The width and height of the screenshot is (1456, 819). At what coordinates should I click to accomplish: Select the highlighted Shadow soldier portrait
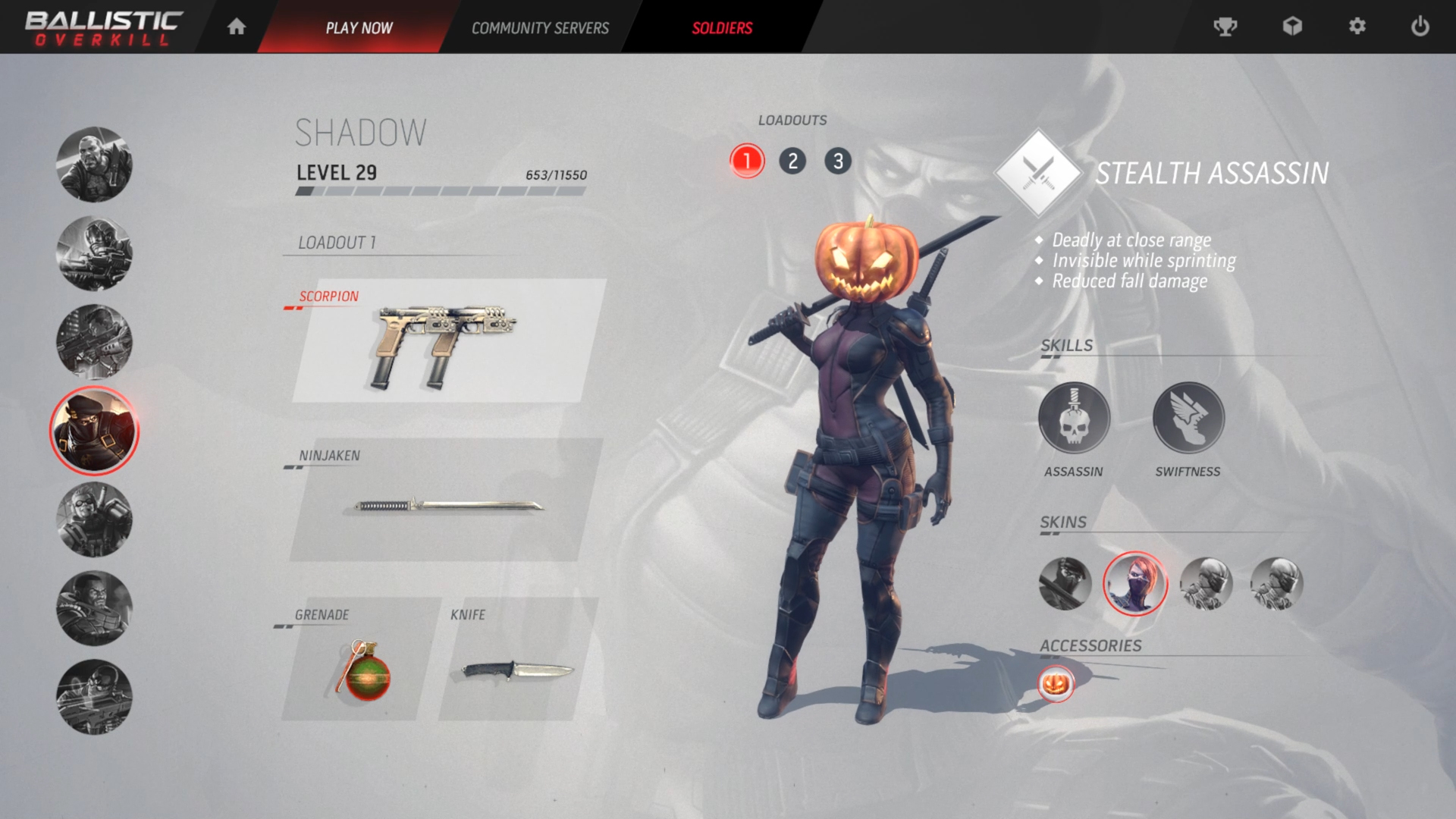94,431
